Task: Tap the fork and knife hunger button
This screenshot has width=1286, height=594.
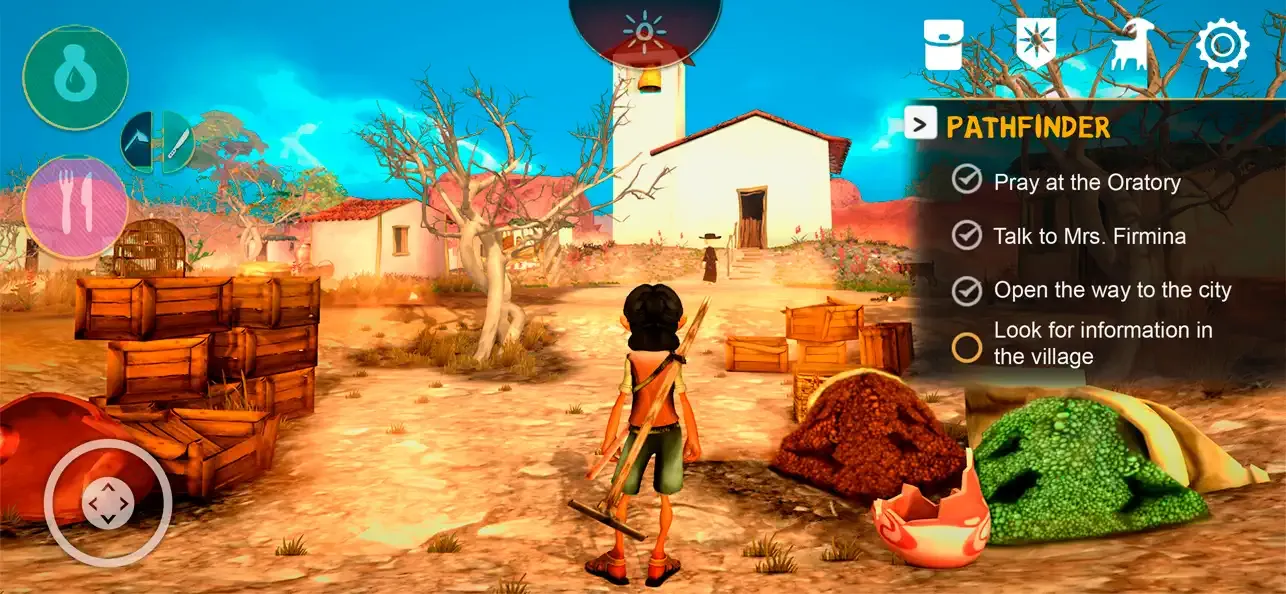Action: tap(76, 207)
